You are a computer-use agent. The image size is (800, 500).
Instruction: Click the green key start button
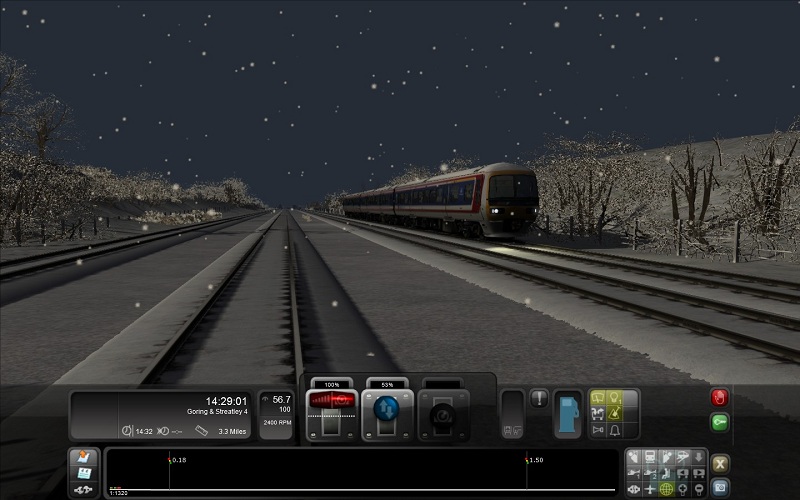coord(720,422)
